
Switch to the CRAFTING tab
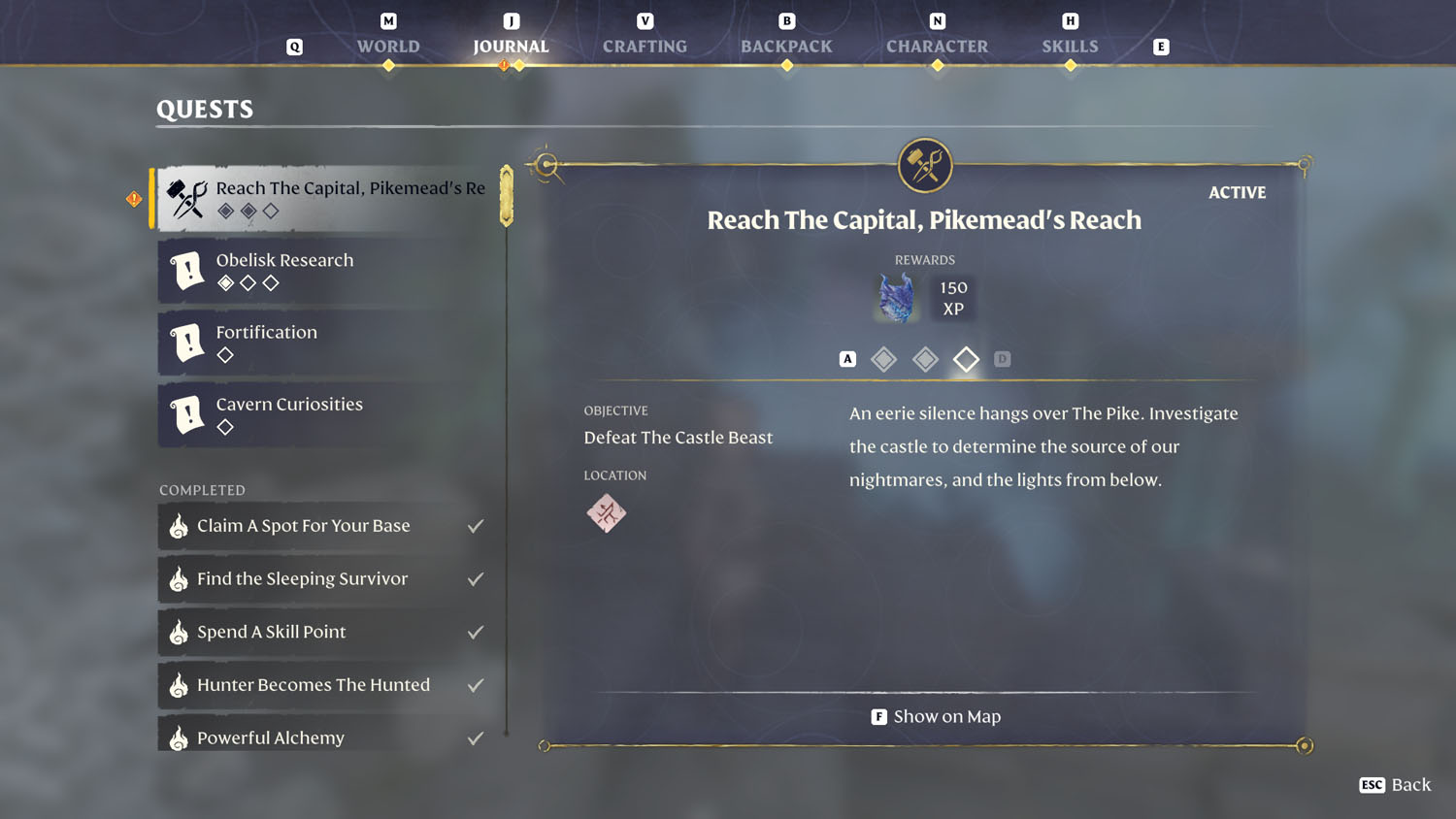click(x=644, y=46)
